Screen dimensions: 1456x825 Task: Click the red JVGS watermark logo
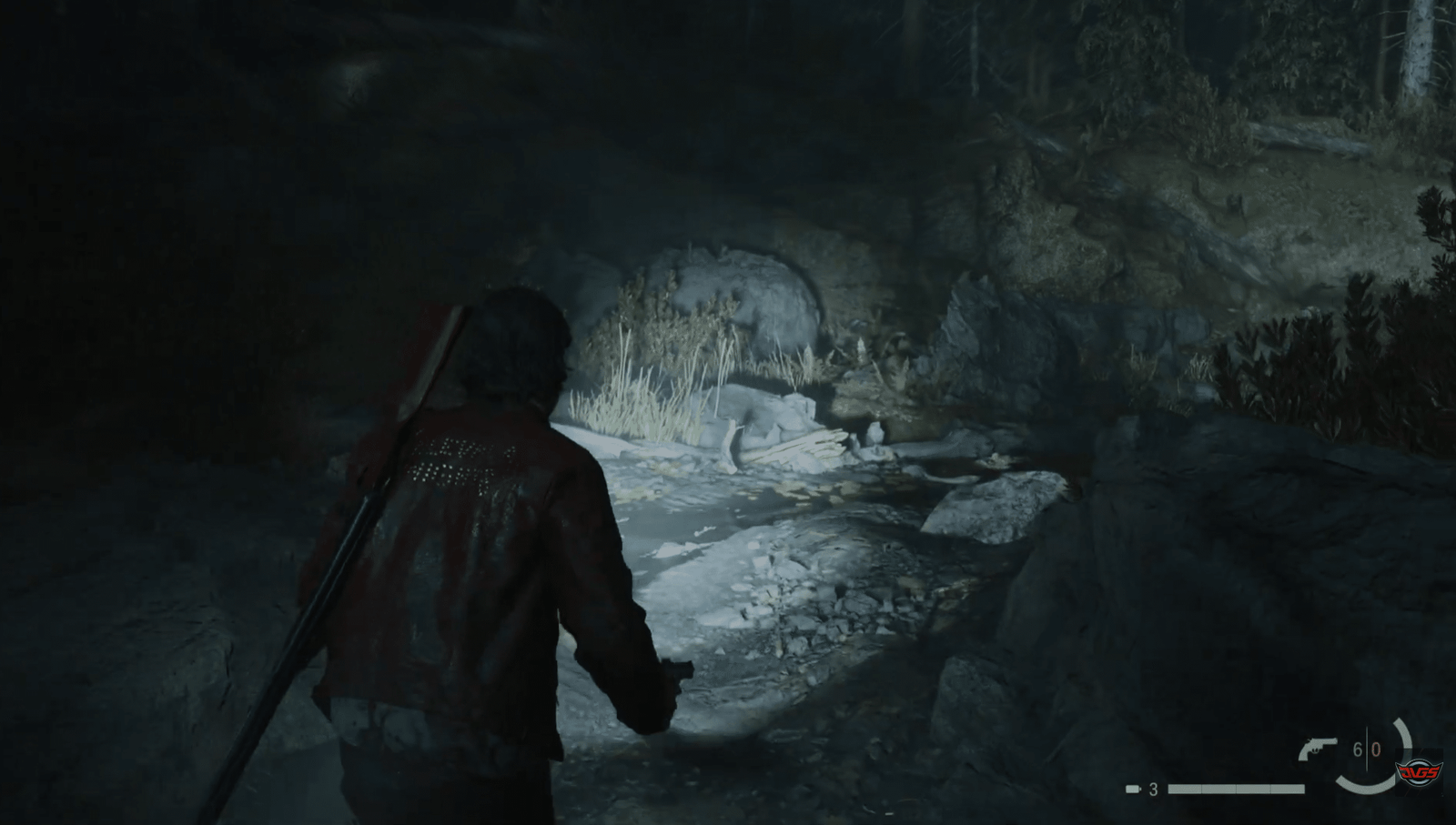point(1420,773)
